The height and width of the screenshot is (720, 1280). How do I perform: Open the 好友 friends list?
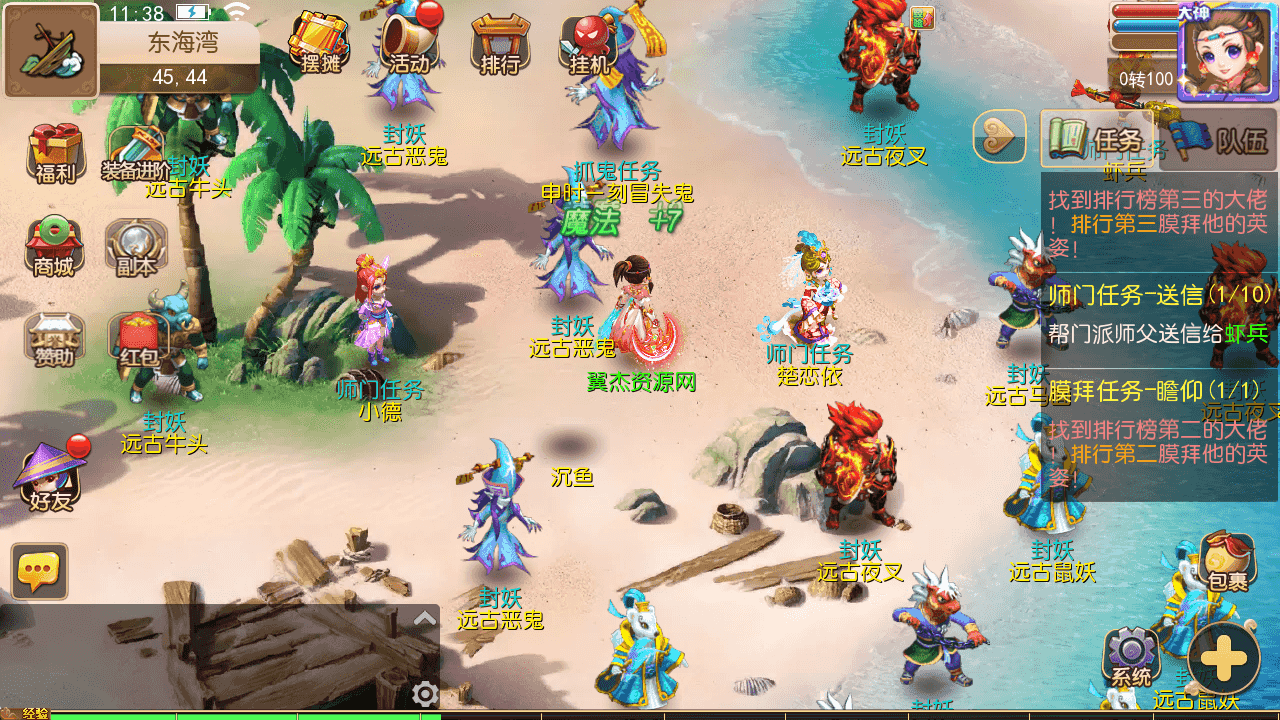50,478
